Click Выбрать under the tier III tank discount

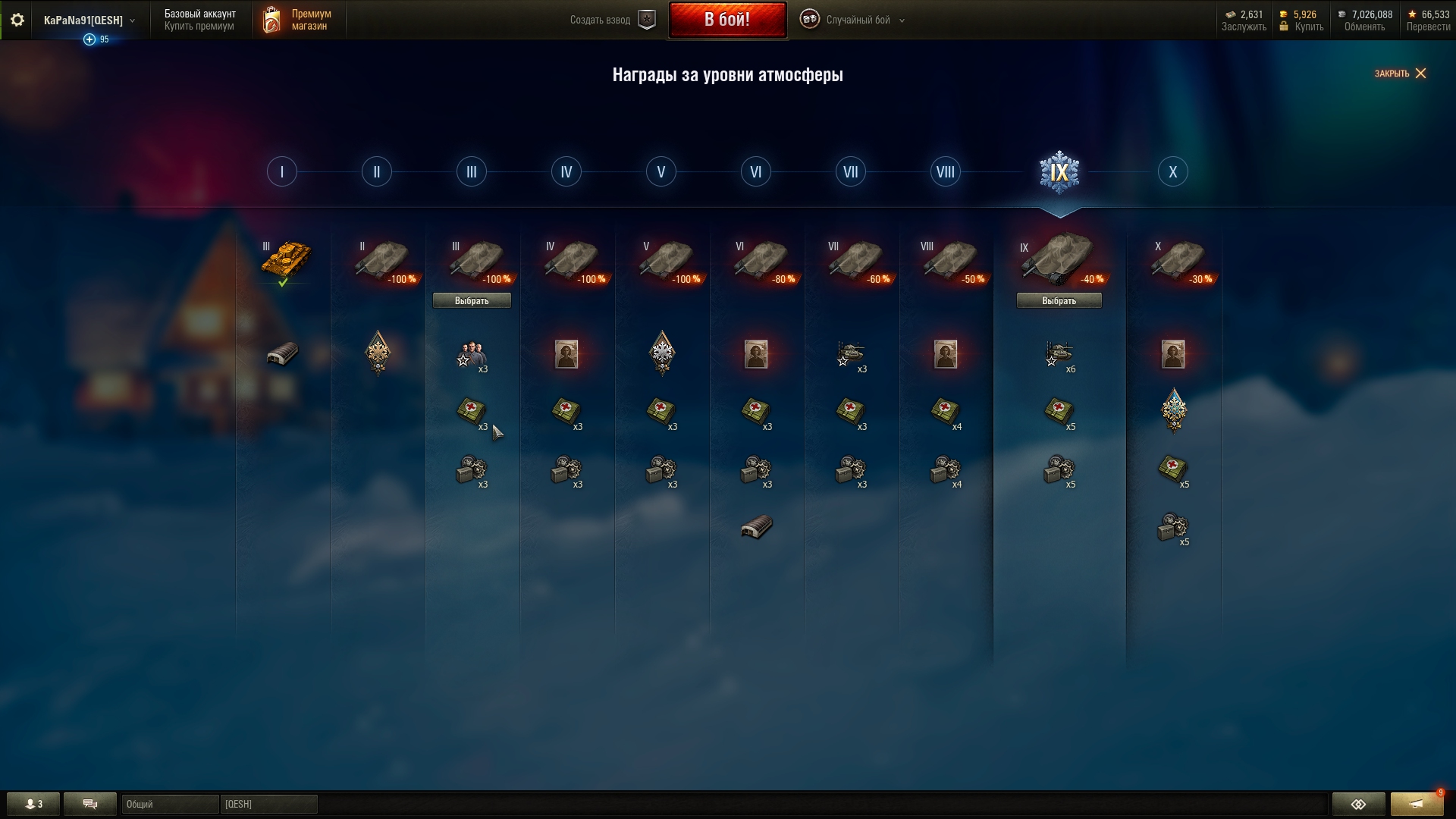tap(472, 301)
